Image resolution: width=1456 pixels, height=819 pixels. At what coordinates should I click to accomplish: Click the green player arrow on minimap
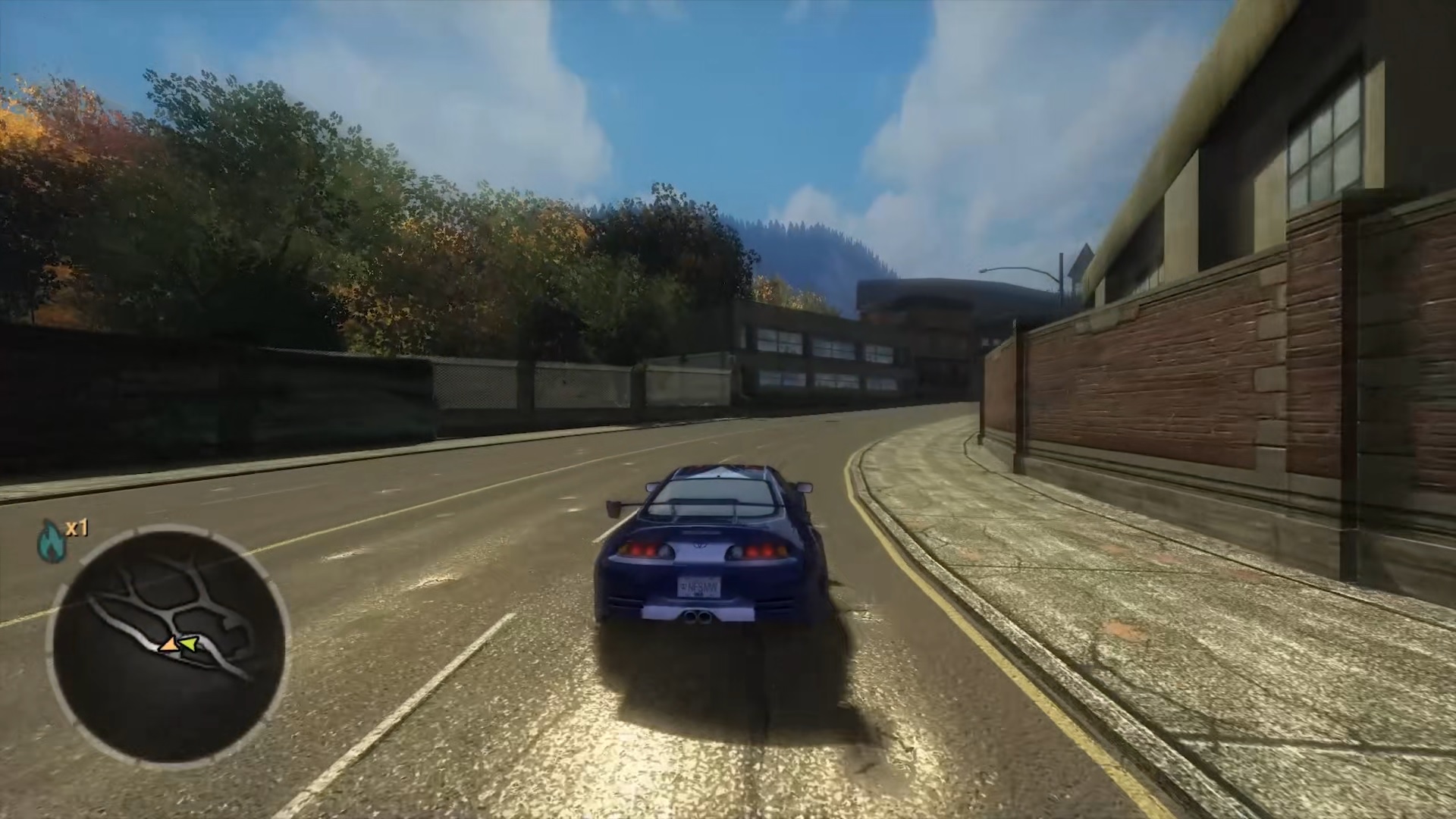(x=188, y=645)
